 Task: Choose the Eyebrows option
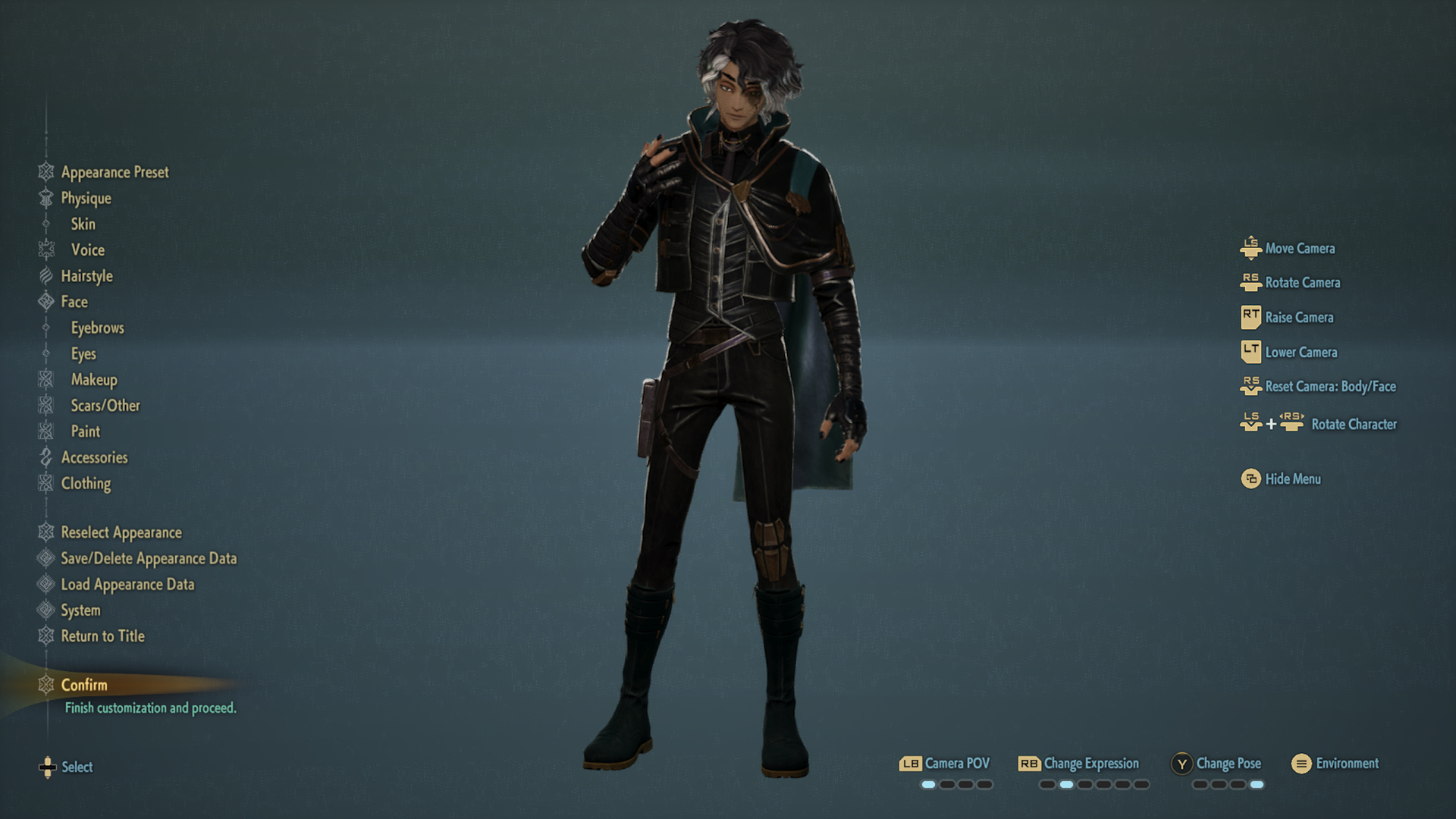pyautogui.click(x=97, y=328)
